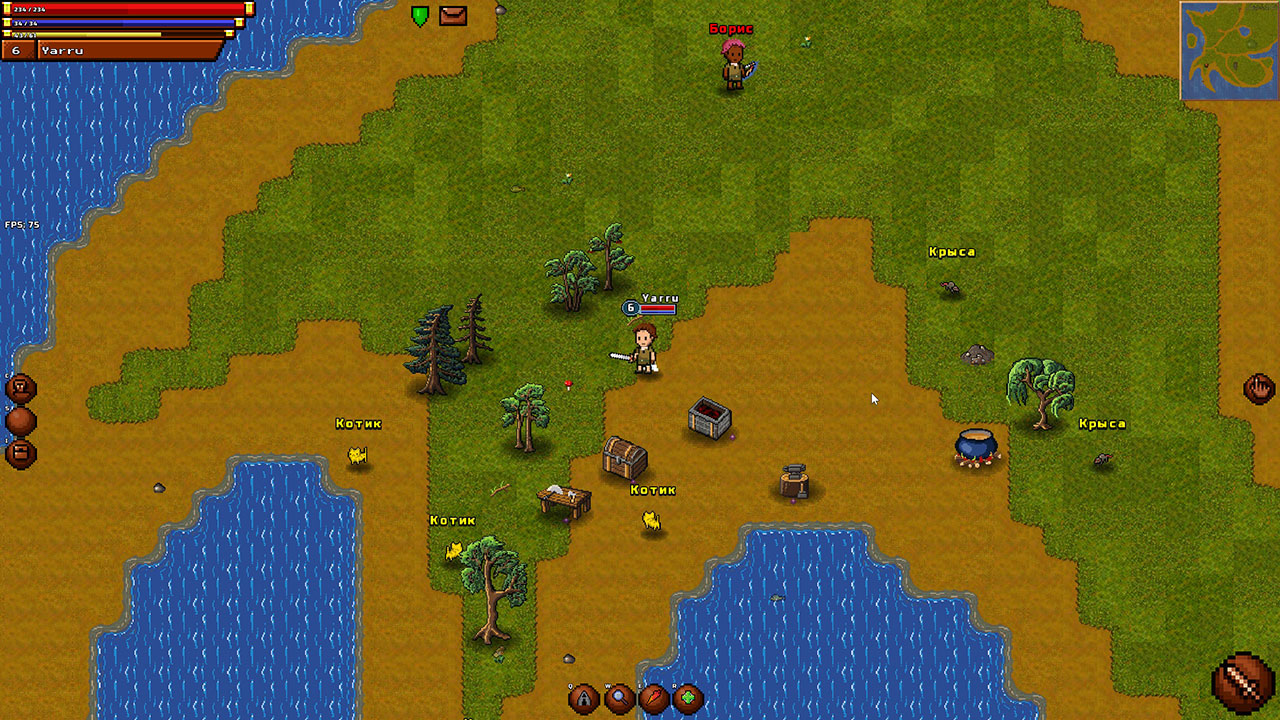Click the hand interaction button
Viewport: 1280px width, 720px height.
click(x=1258, y=388)
